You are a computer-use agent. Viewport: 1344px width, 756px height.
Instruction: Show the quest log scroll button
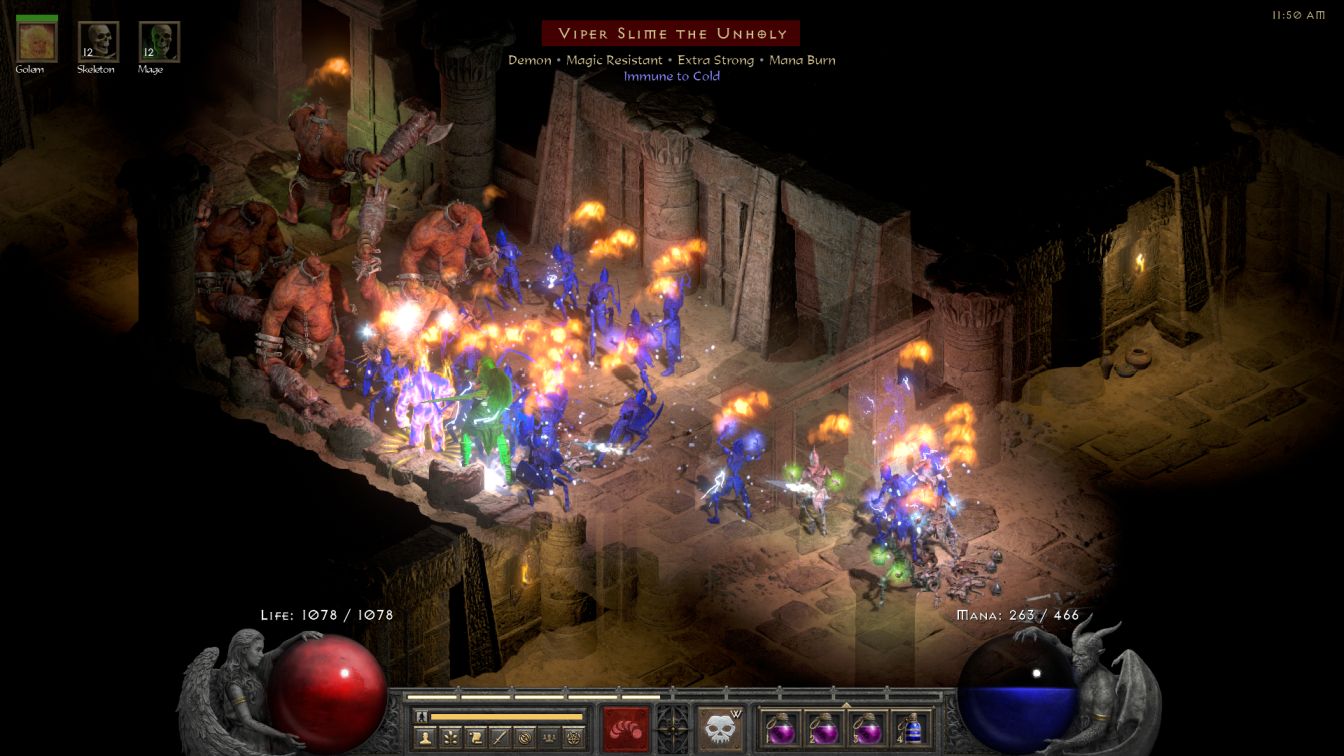(474, 738)
